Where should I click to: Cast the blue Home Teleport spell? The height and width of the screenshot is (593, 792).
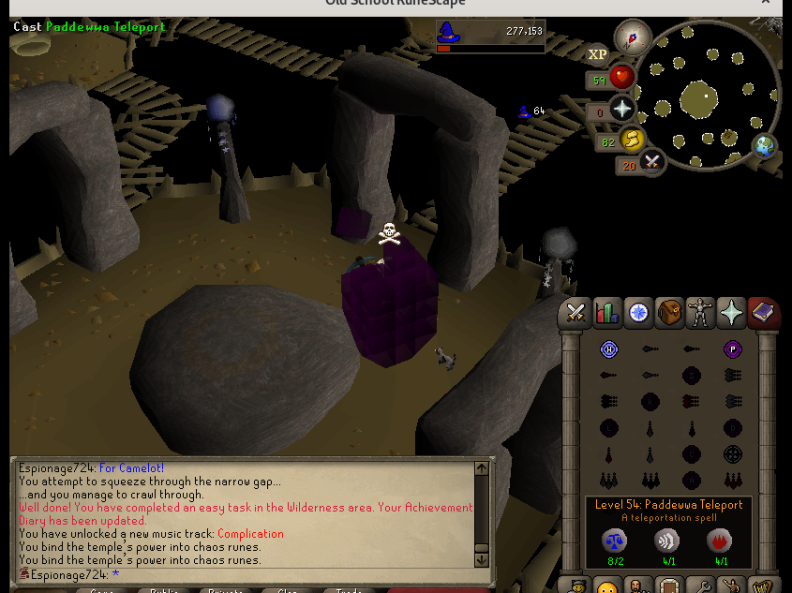[x=609, y=350]
